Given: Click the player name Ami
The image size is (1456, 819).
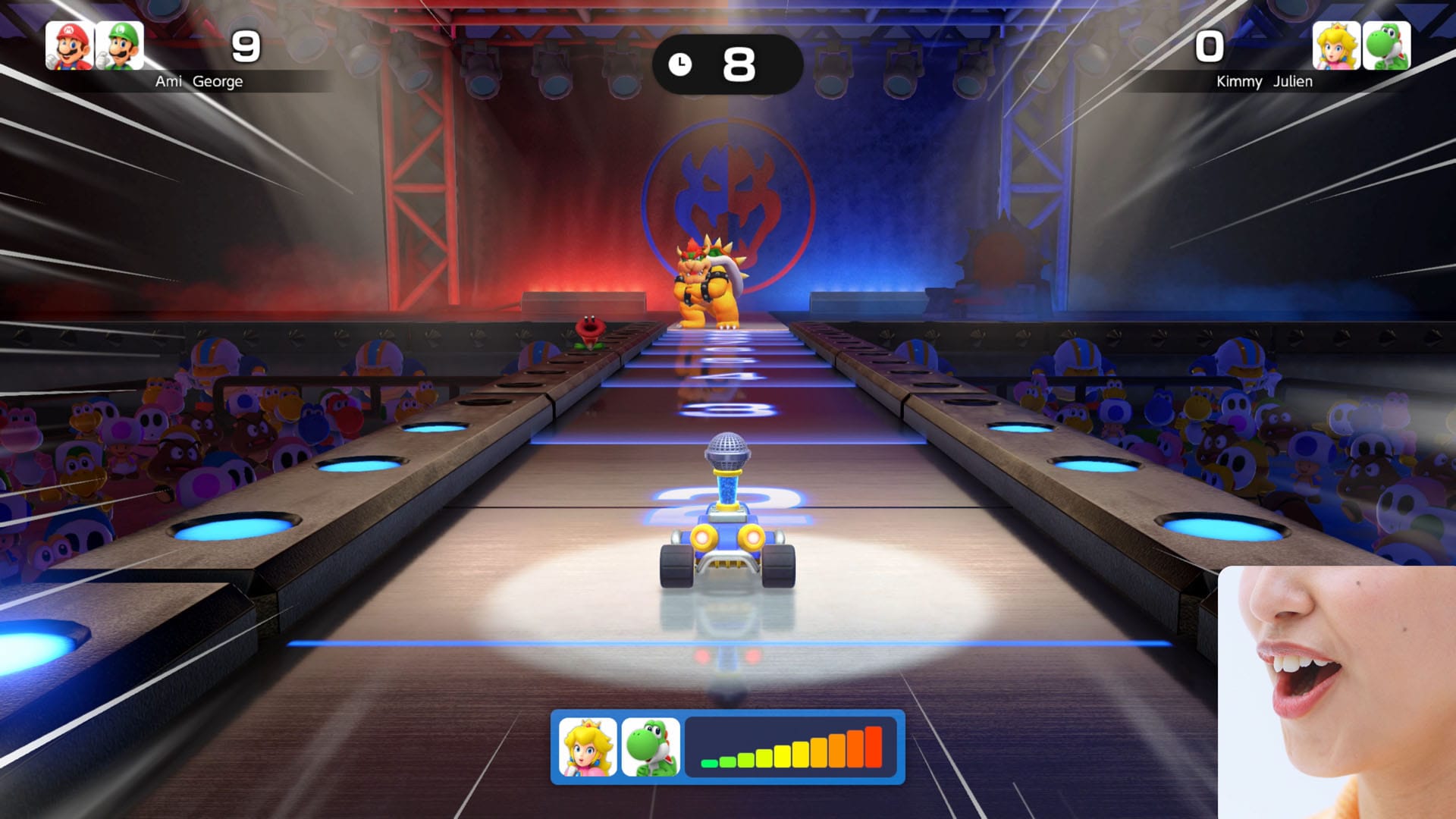Looking at the screenshot, I should pos(171,81).
